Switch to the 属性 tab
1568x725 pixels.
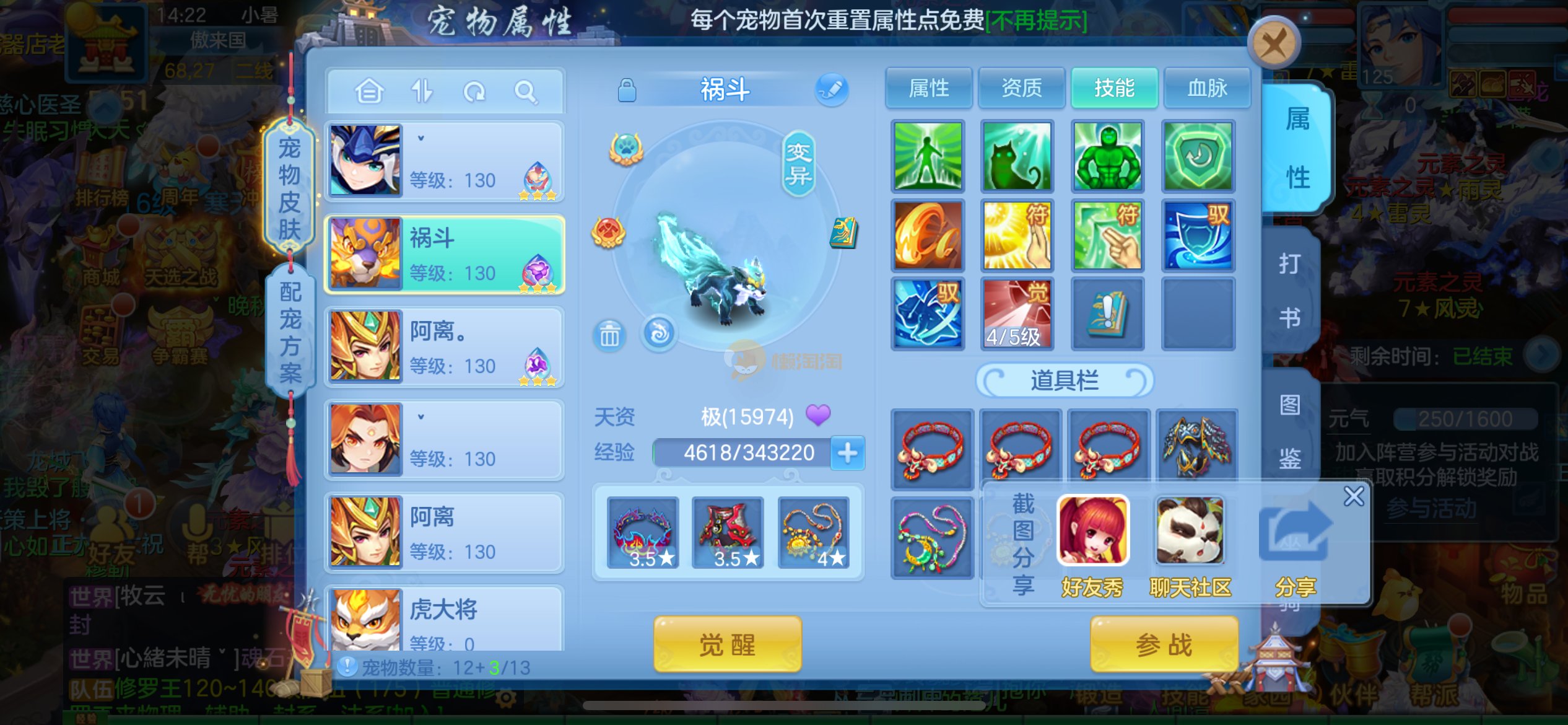point(928,89)
